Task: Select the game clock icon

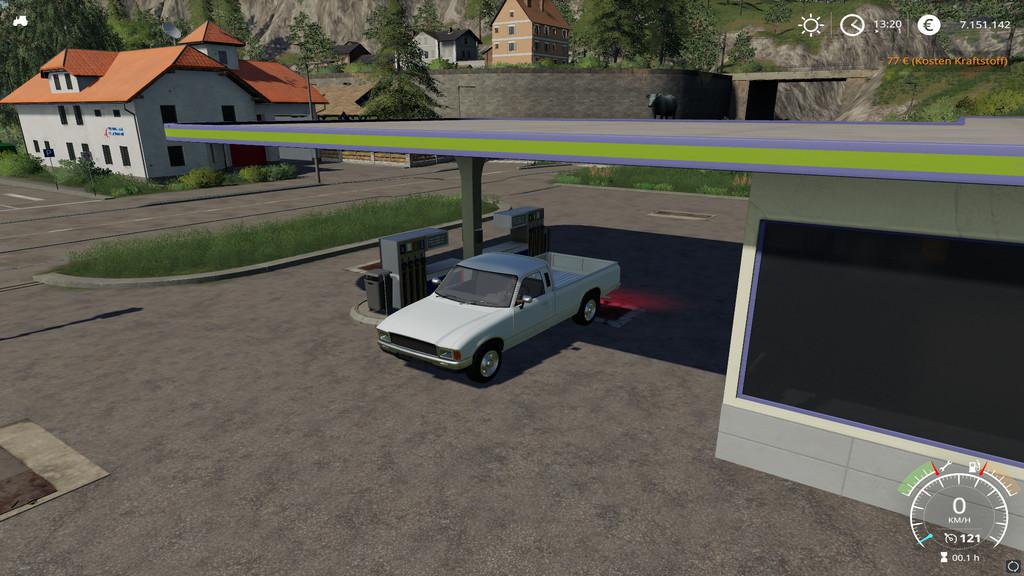Action: (852, 25)
